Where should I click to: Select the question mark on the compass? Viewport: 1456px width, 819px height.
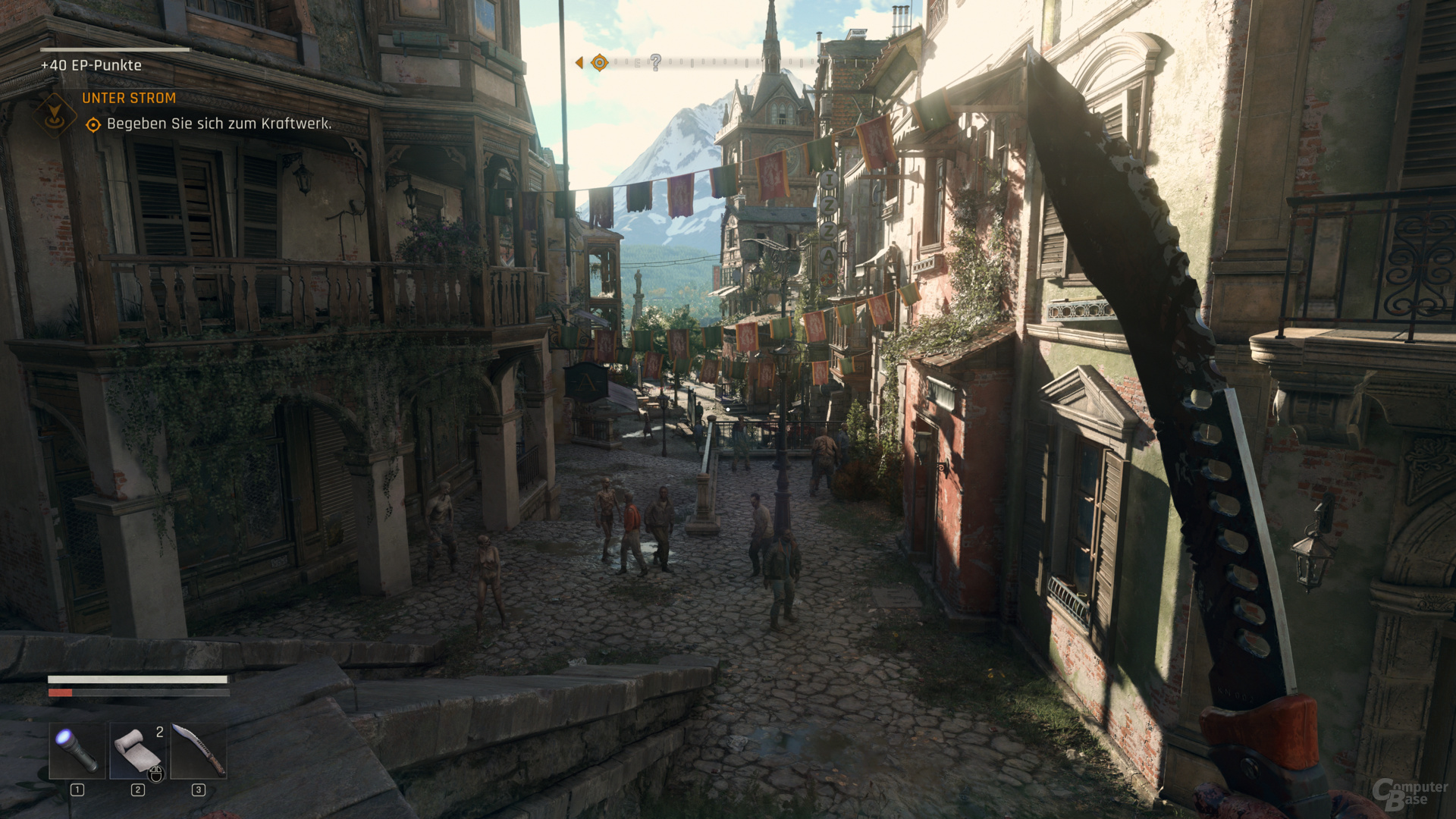[x=656, y=62]
